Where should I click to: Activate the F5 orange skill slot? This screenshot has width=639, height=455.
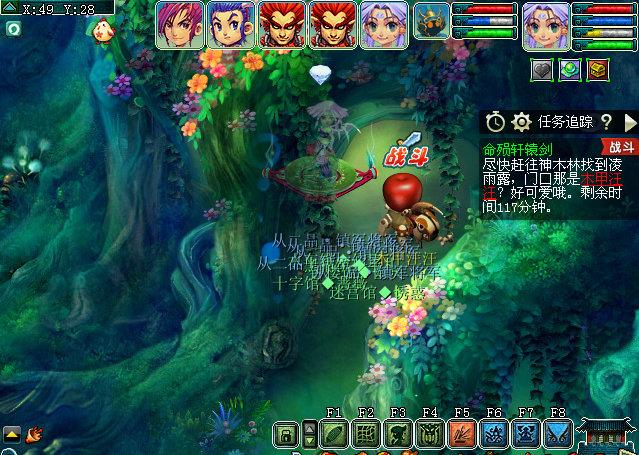tap(462, 434)
